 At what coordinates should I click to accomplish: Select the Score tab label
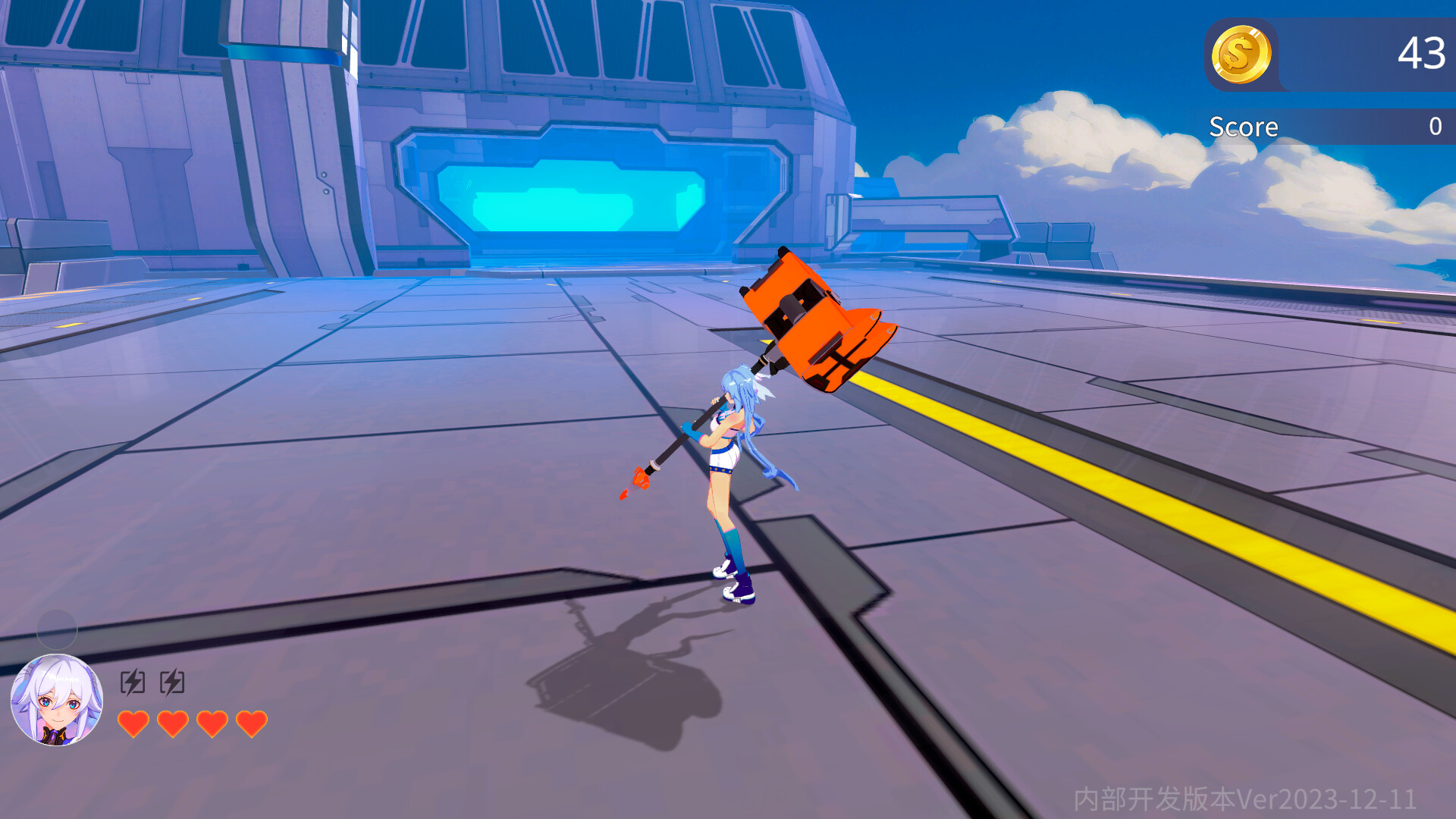click(x=1244, y=126)
